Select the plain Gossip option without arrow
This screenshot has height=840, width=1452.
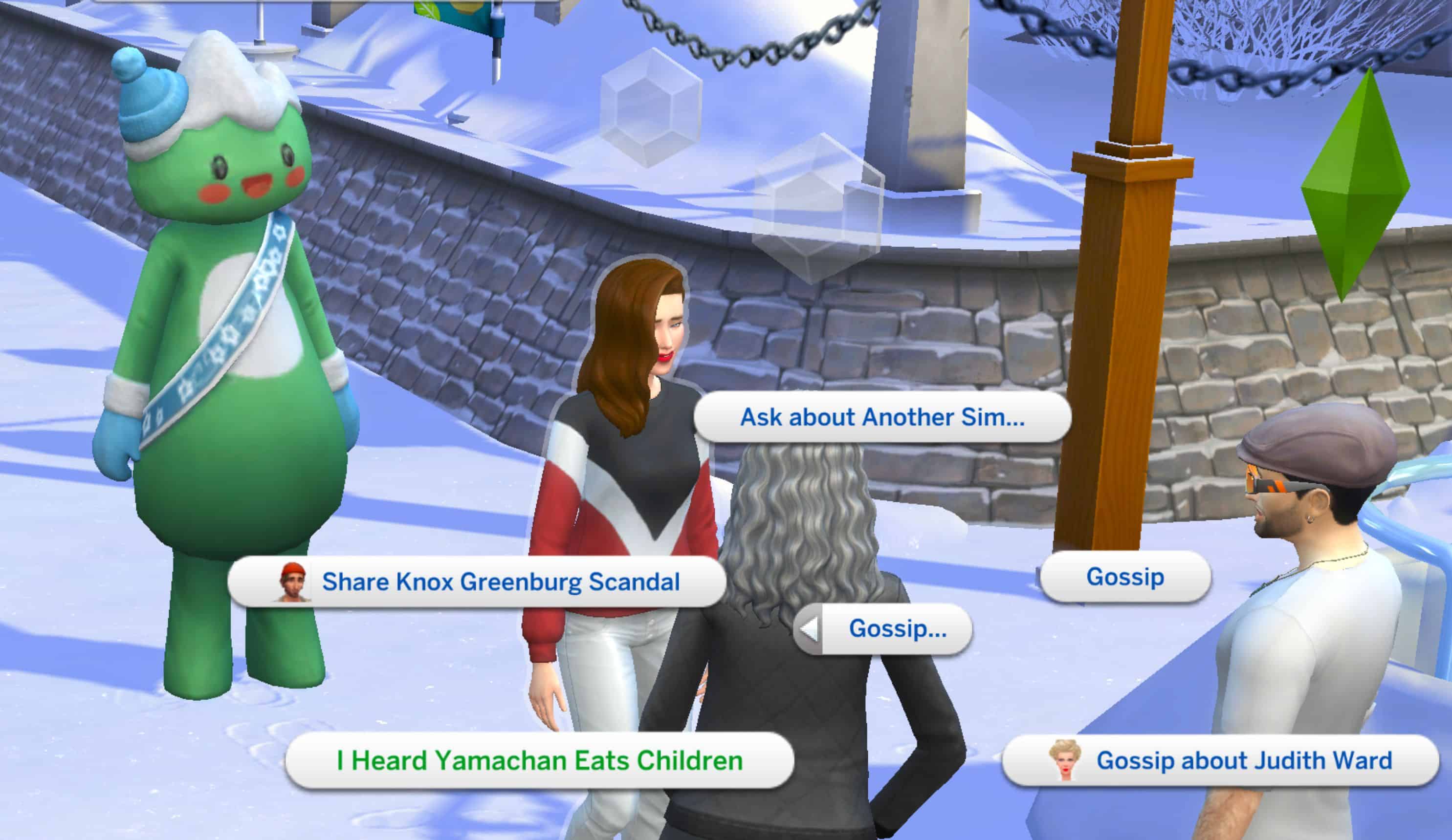(x=1125, y=577)
